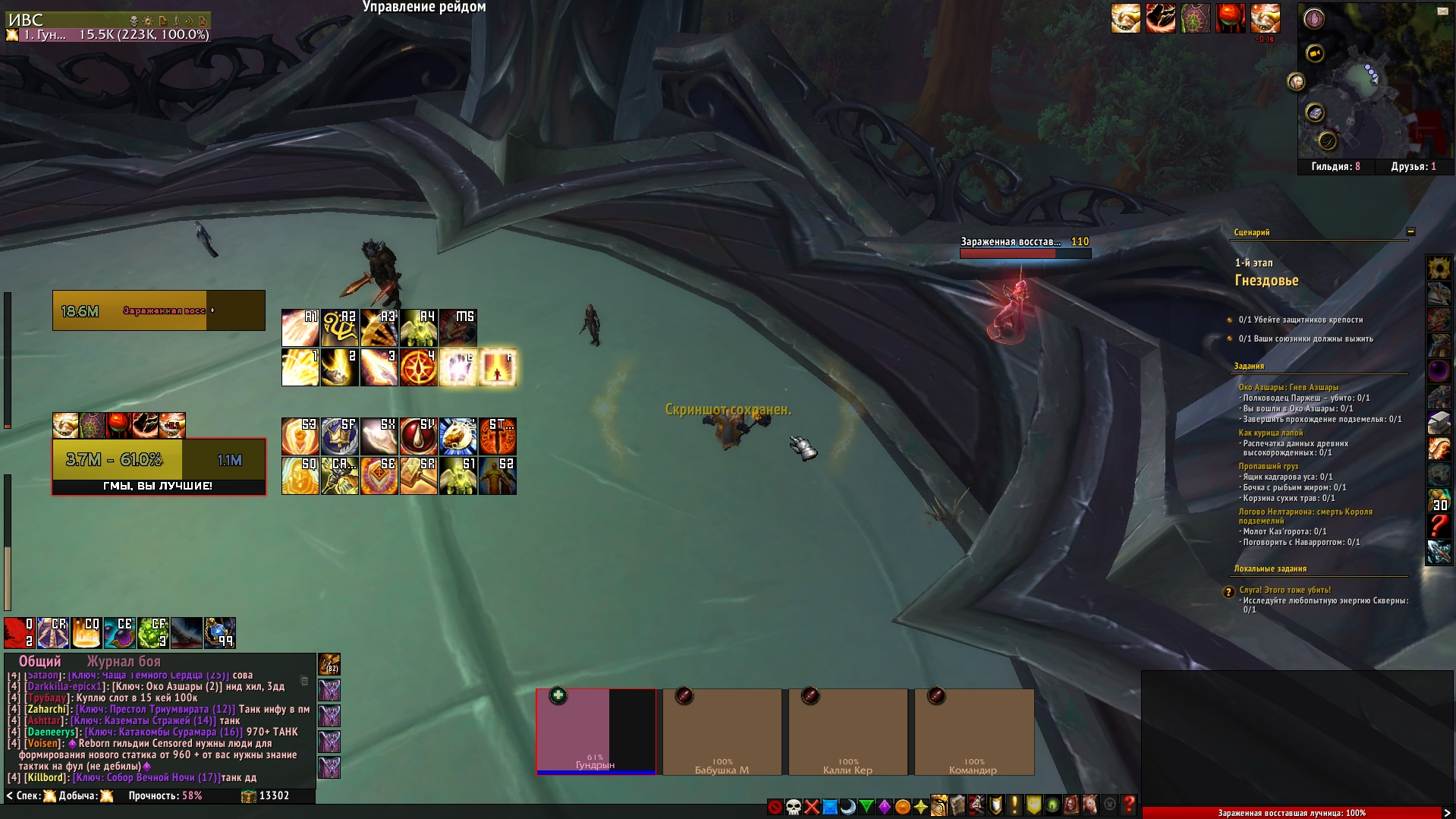Open the Общий chat tab
The image size is (1456, 819).
[x=39, y=661]
